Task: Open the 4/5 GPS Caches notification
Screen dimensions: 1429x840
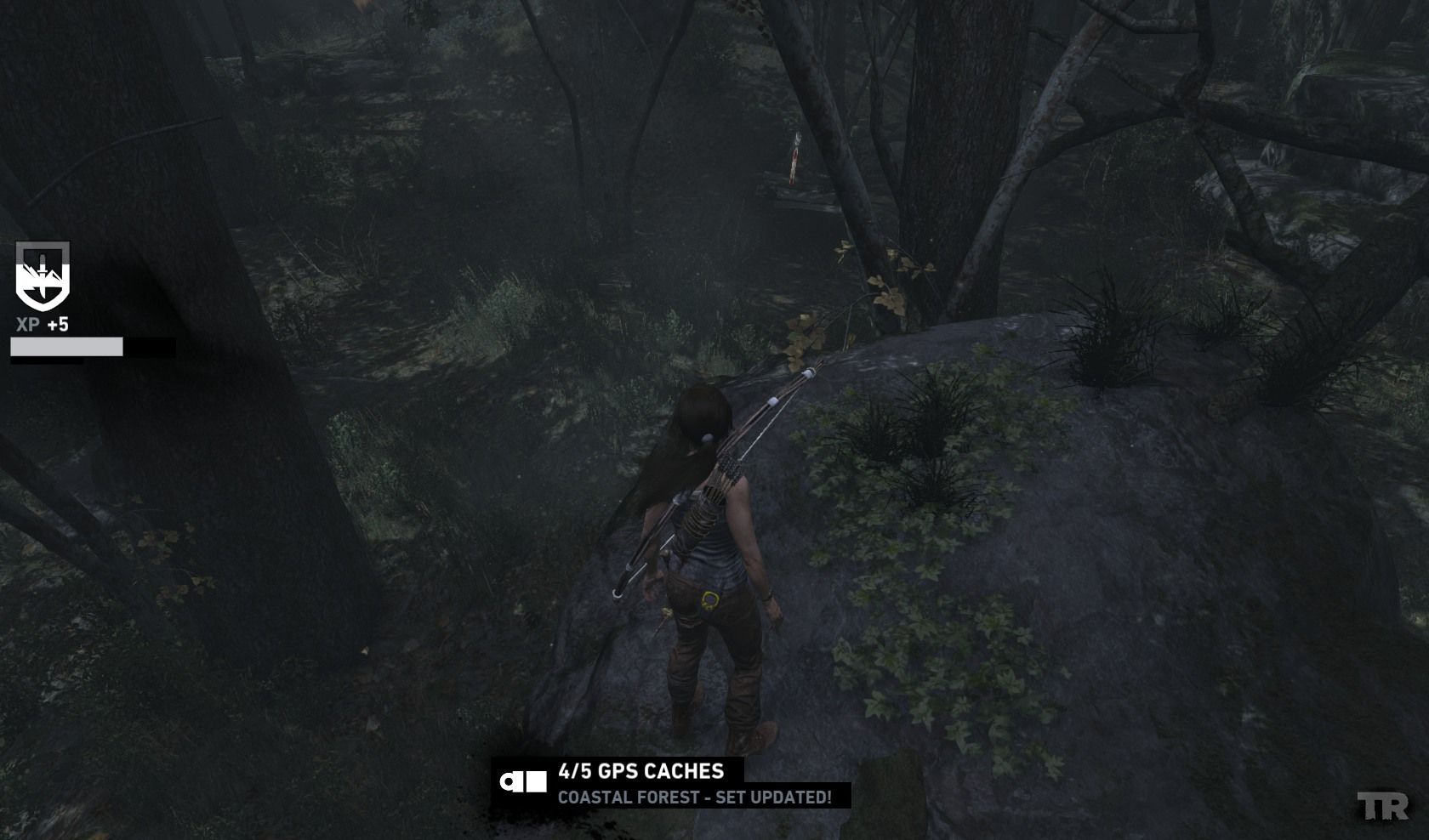Action: click(641, 771)
